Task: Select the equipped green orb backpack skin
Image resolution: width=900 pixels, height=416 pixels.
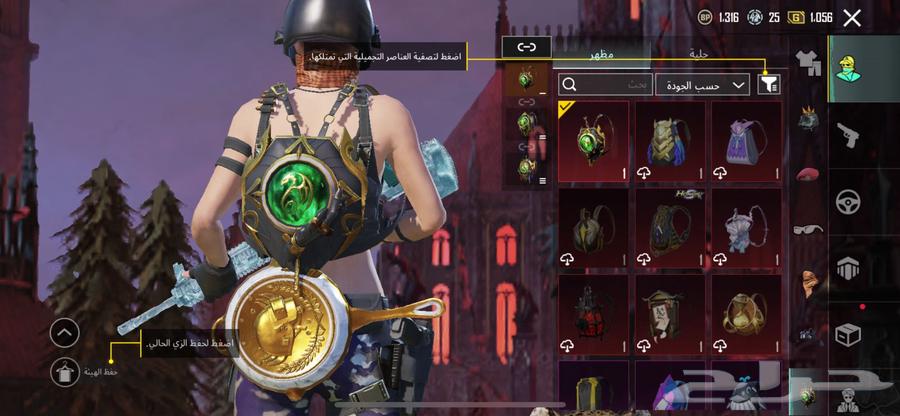Action: coord(593,141)
